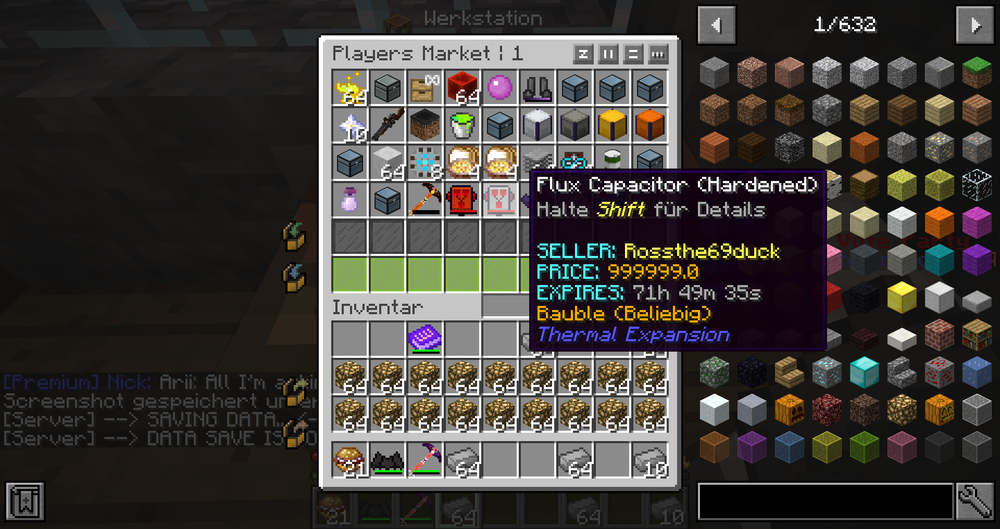Go to the previous JEI item page
This screenshot has height=529, width=1000.
[716, 24]
